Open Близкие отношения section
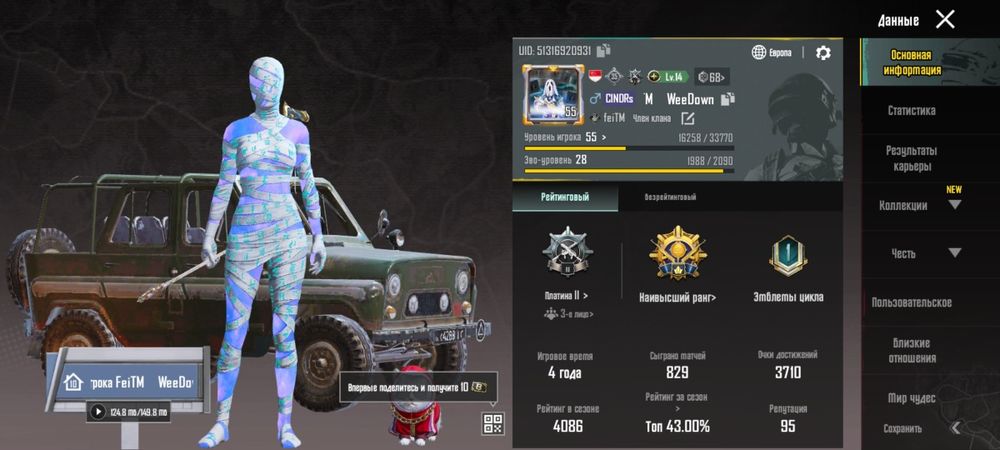The width and height of the screenshot is (1000, 450). coord(911,350)
